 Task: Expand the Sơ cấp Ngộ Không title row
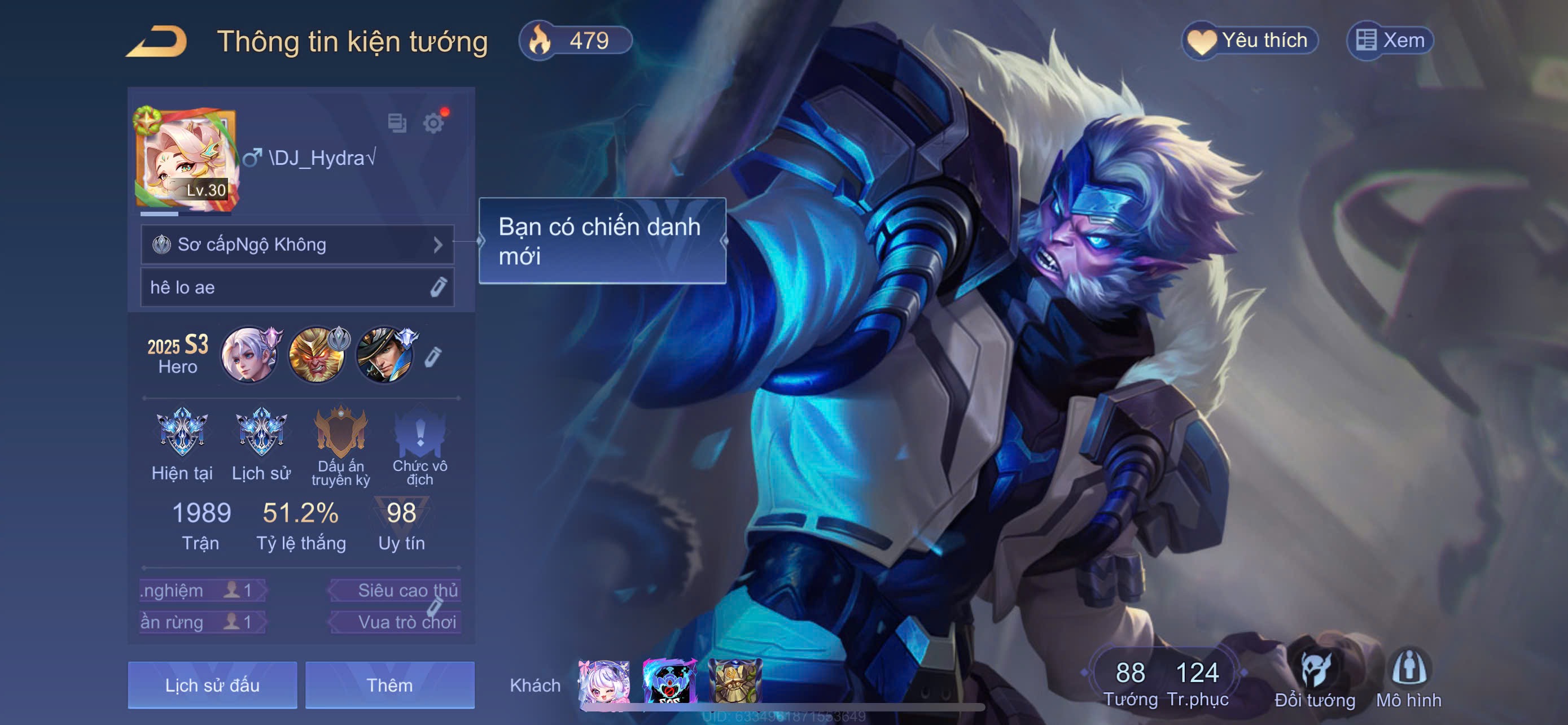click(x=297, y=244)
